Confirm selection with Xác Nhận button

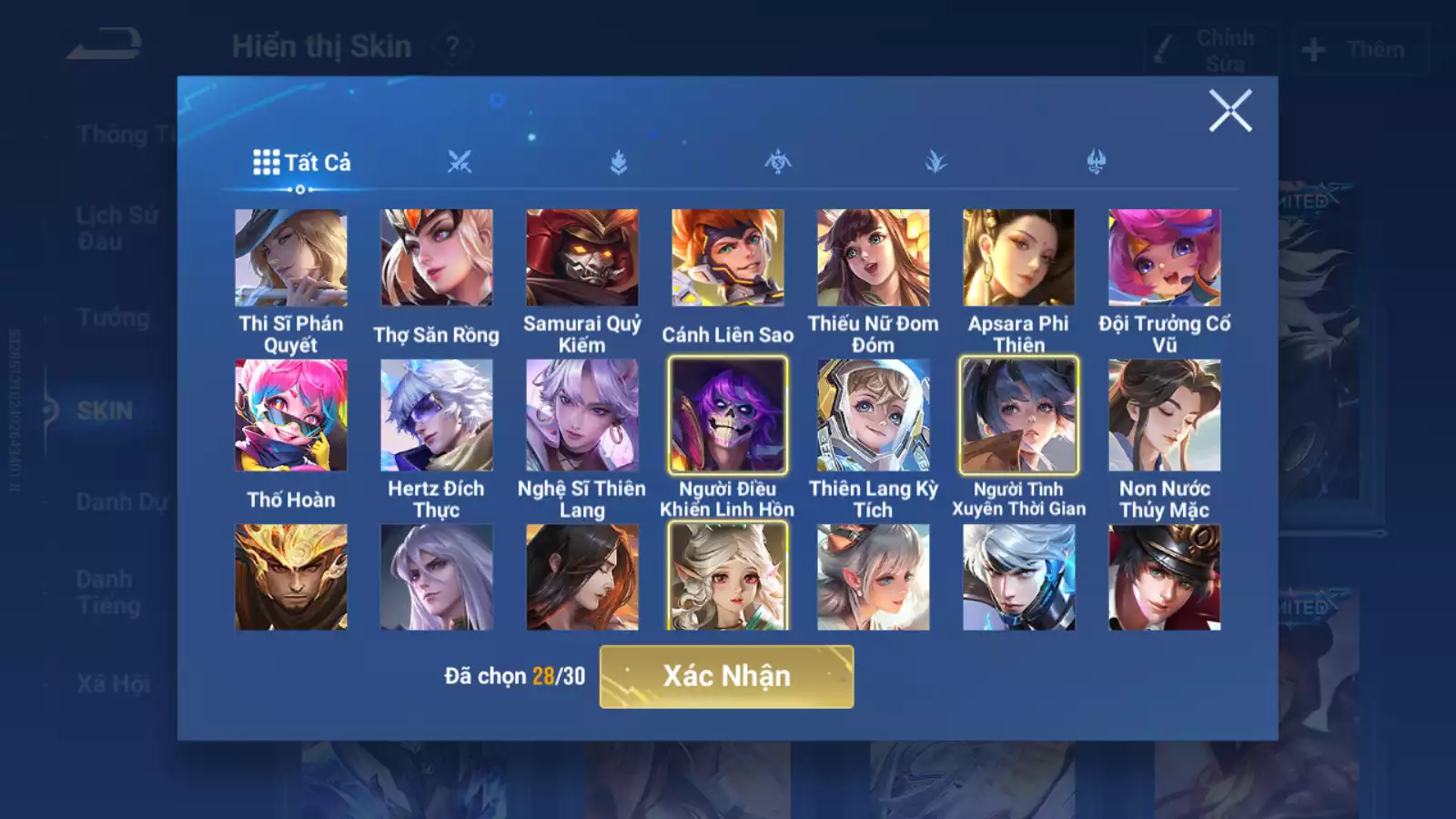coord(726,676)
